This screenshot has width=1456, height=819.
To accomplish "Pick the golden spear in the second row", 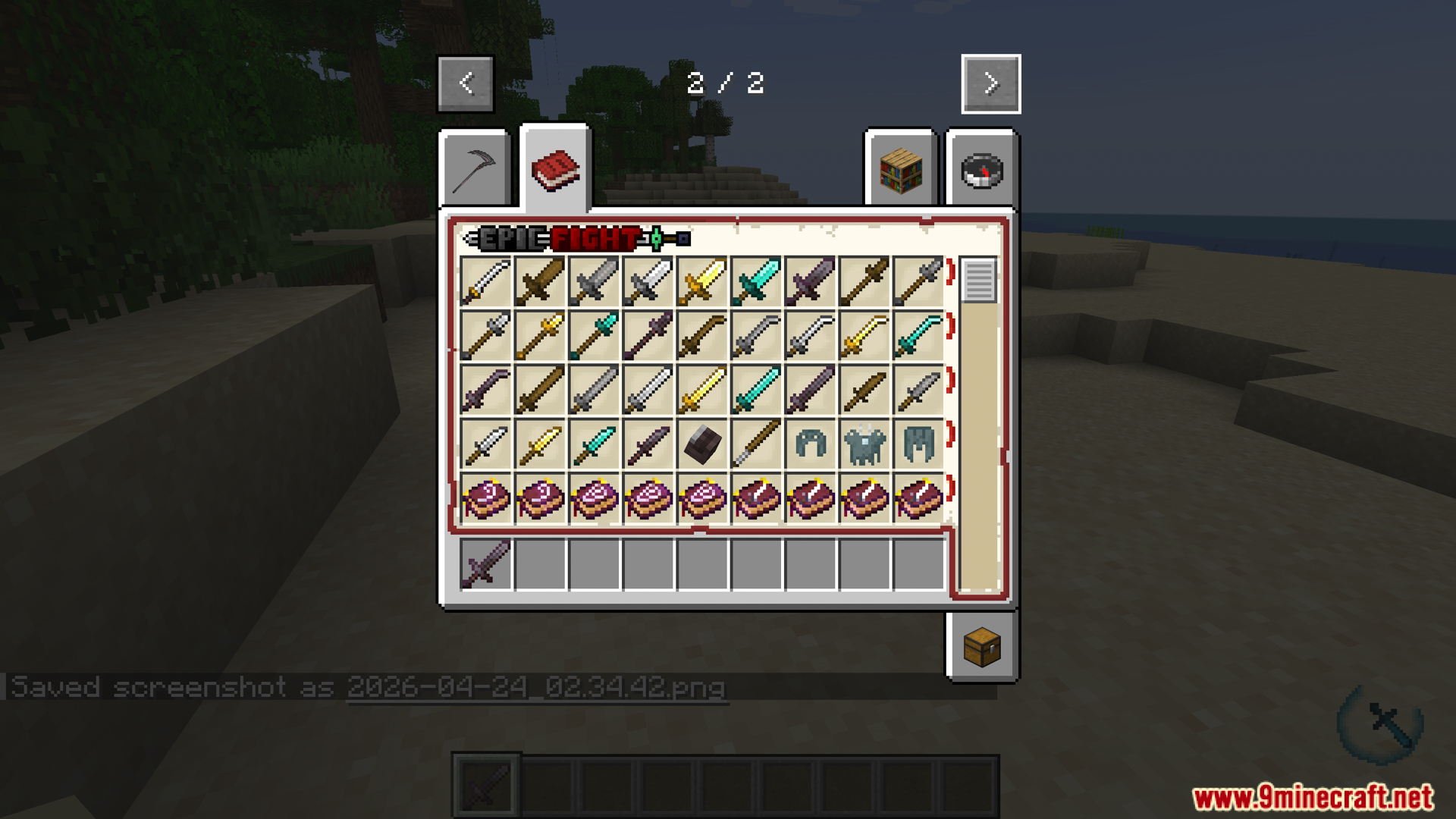I will pyautogui.click(x=541, y=335).
